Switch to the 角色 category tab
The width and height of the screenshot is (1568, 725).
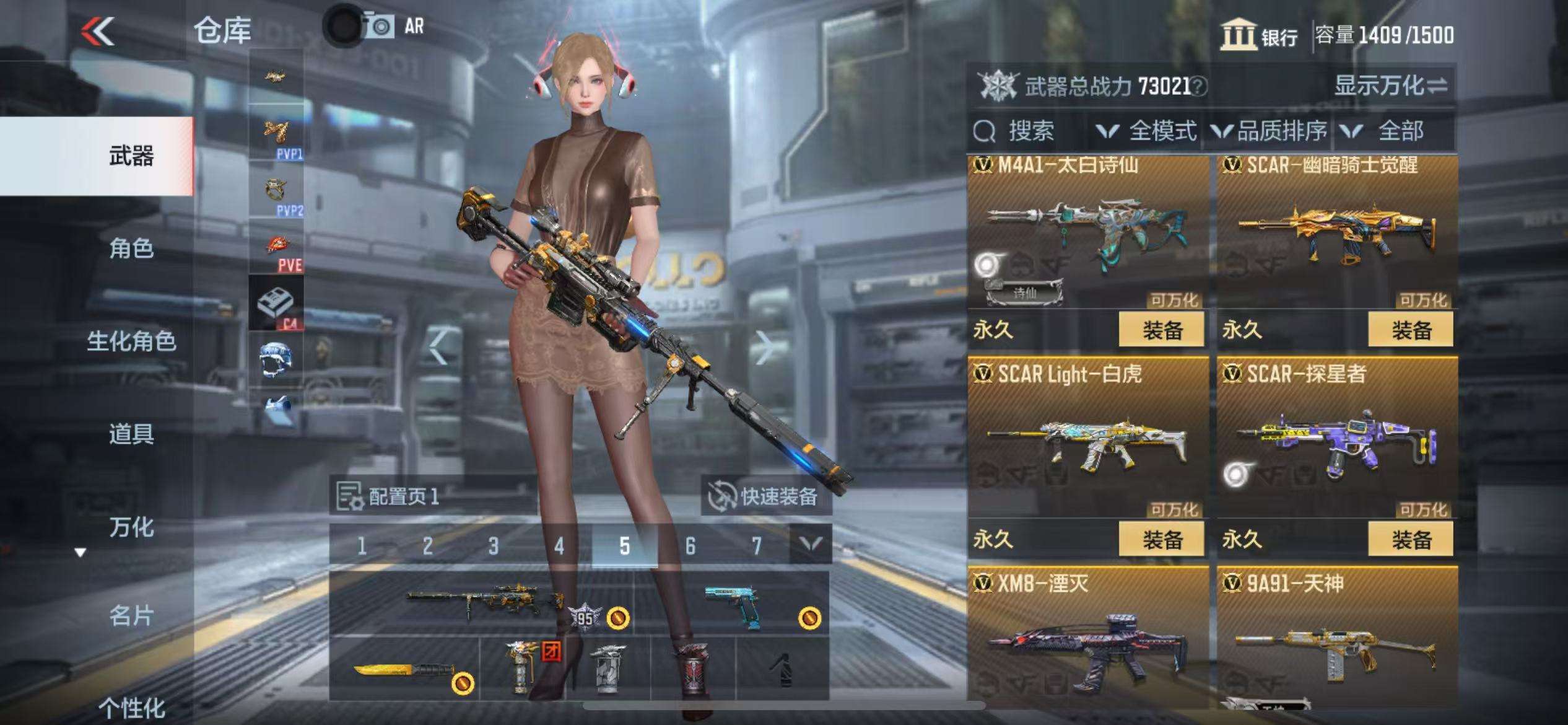(131, 248)
